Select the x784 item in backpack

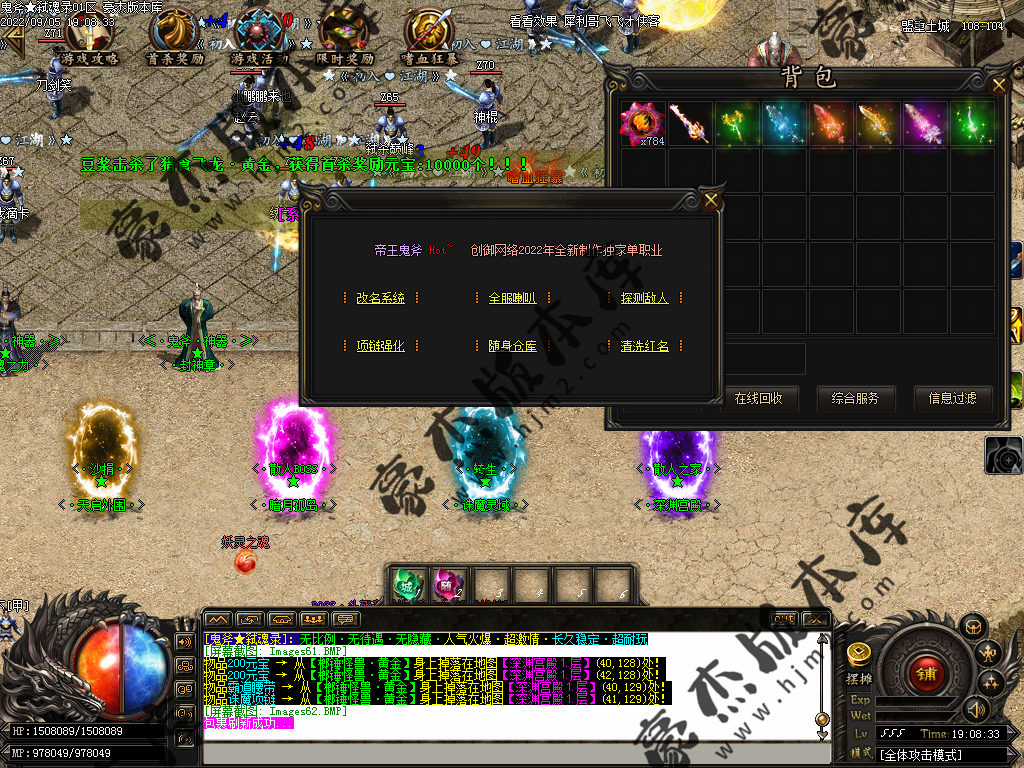pyautogui.click(x=642, y=123)
